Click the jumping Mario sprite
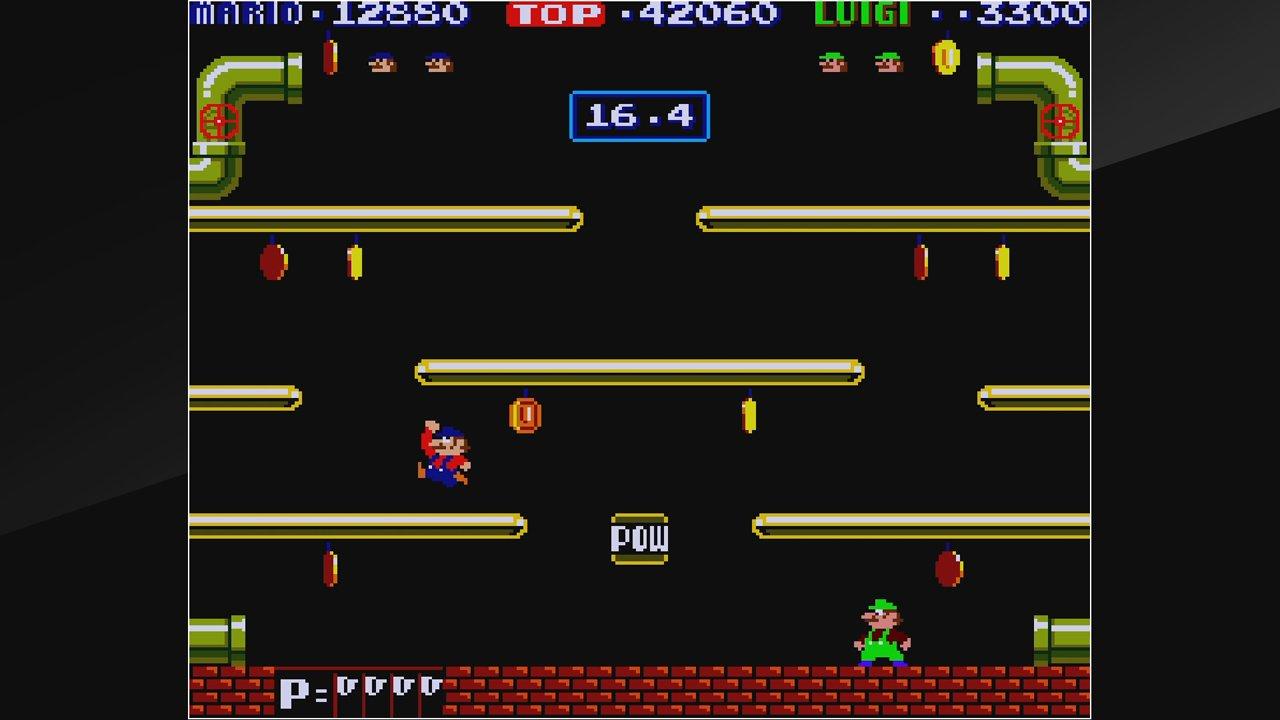 (443, 450)
